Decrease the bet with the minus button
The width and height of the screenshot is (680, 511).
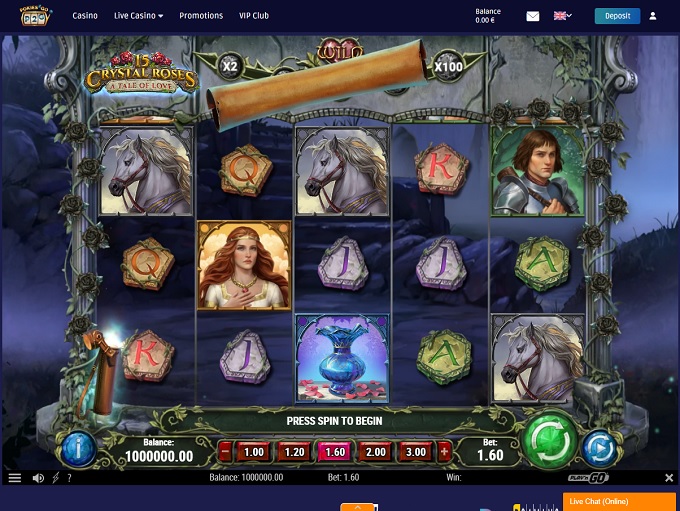225,451
